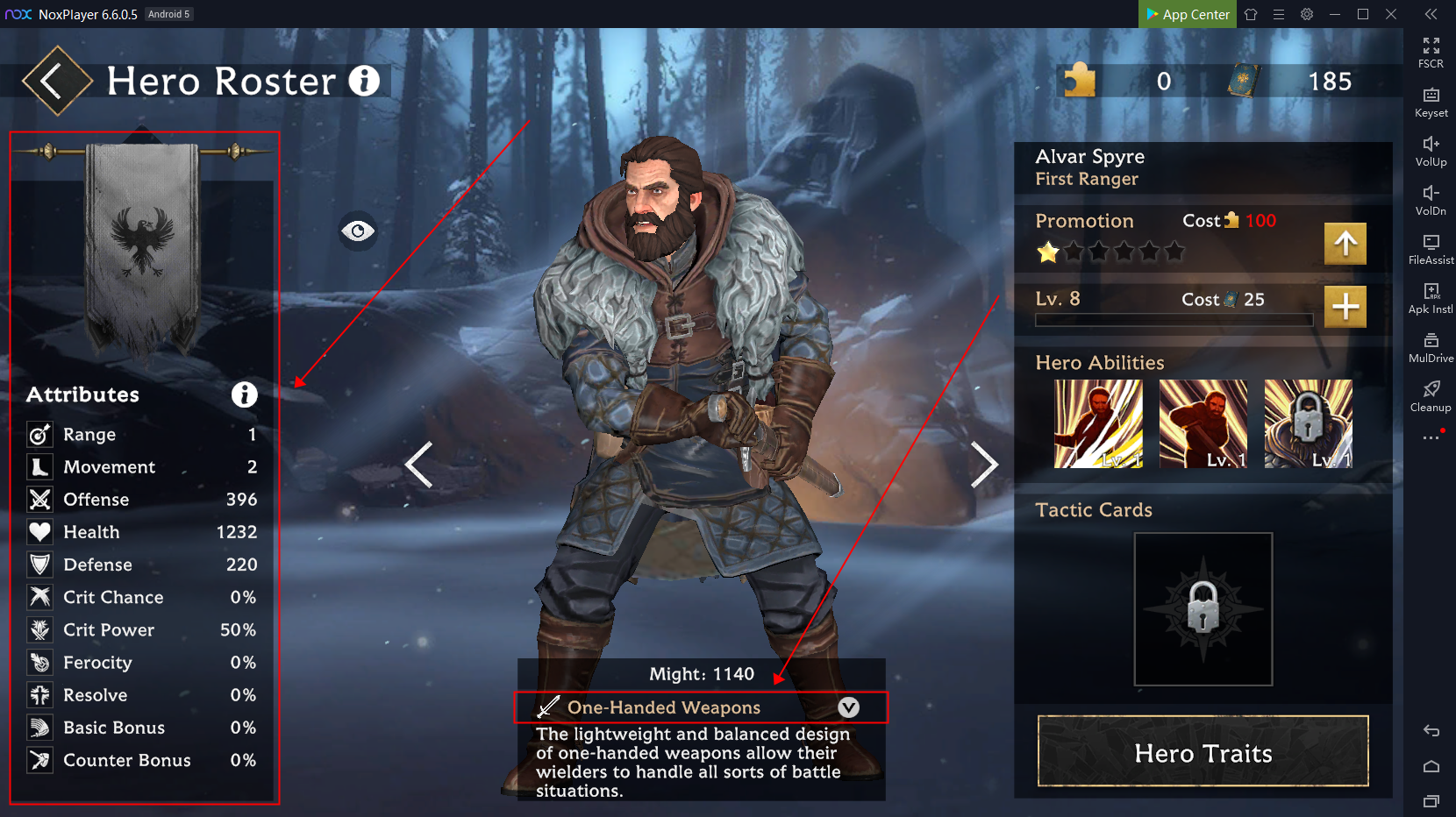Promote hero with the up arrow button

pos(1345,244)
